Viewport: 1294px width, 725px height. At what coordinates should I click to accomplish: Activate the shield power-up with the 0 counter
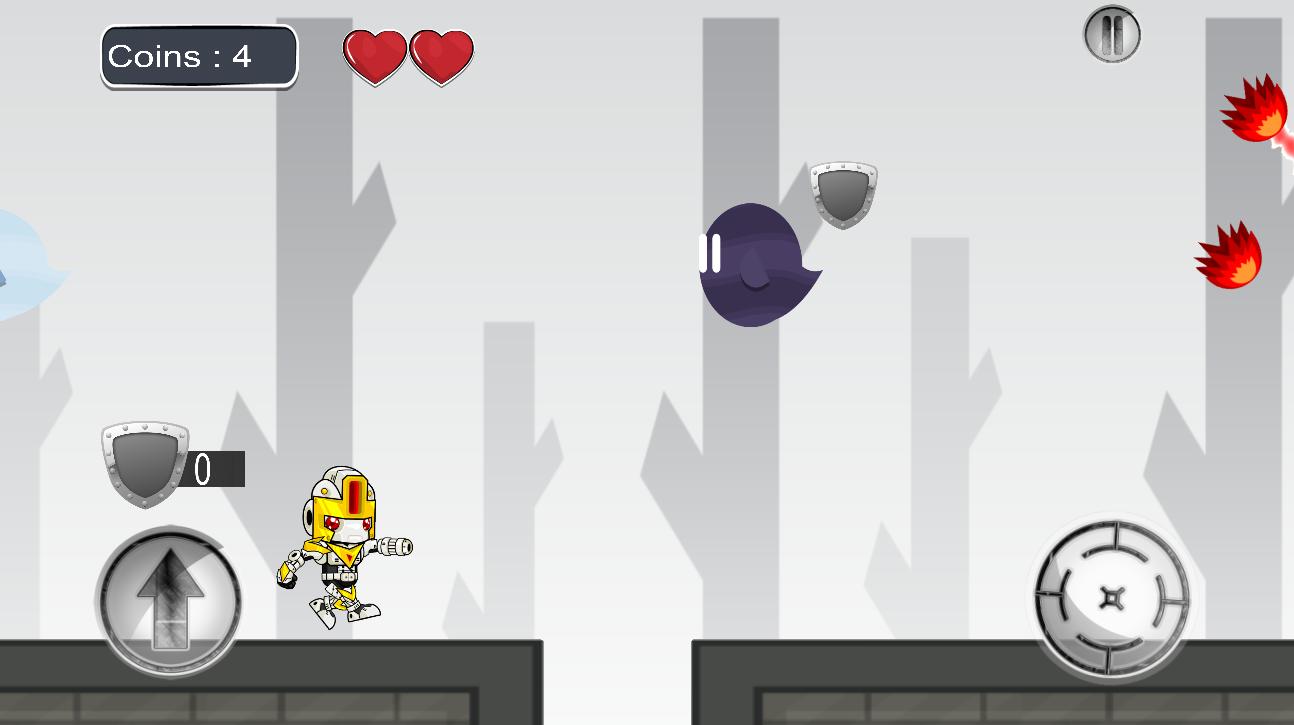point(146,464)
